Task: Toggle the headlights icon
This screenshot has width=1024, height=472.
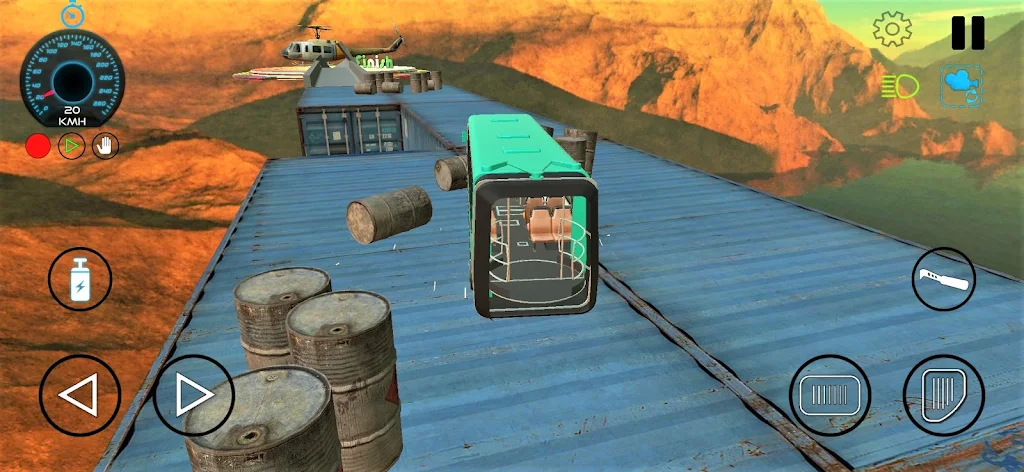Action: (900, 87)
